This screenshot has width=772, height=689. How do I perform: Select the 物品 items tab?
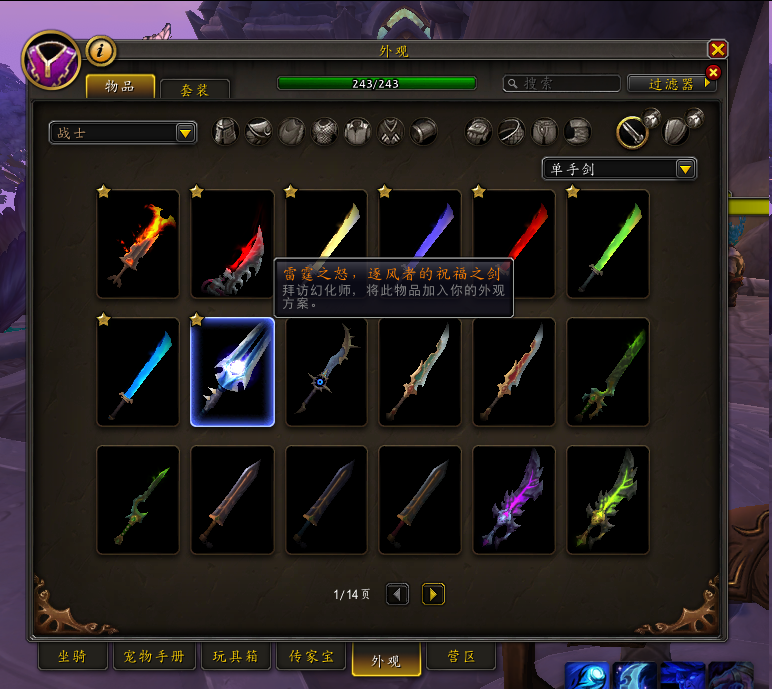[120, 87]
